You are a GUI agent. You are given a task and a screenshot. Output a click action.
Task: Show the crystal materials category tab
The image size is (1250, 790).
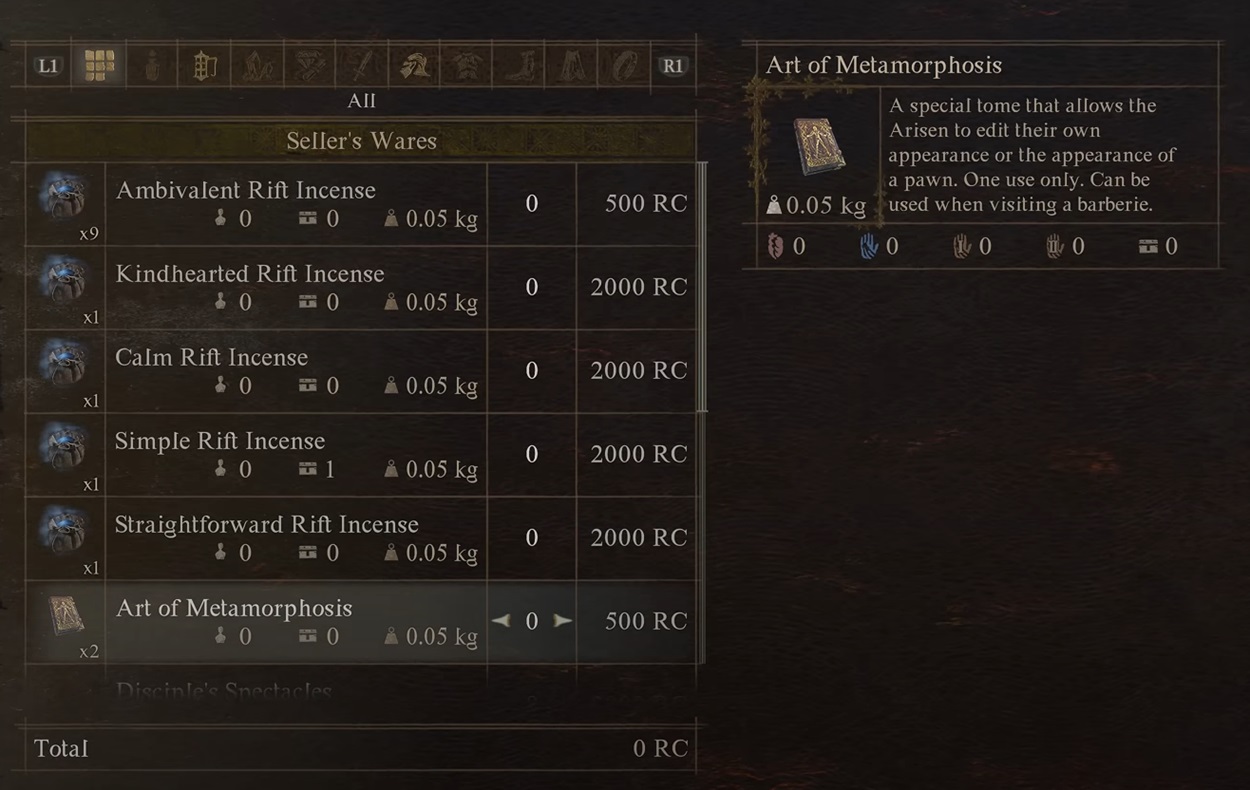tap(257, 66)
